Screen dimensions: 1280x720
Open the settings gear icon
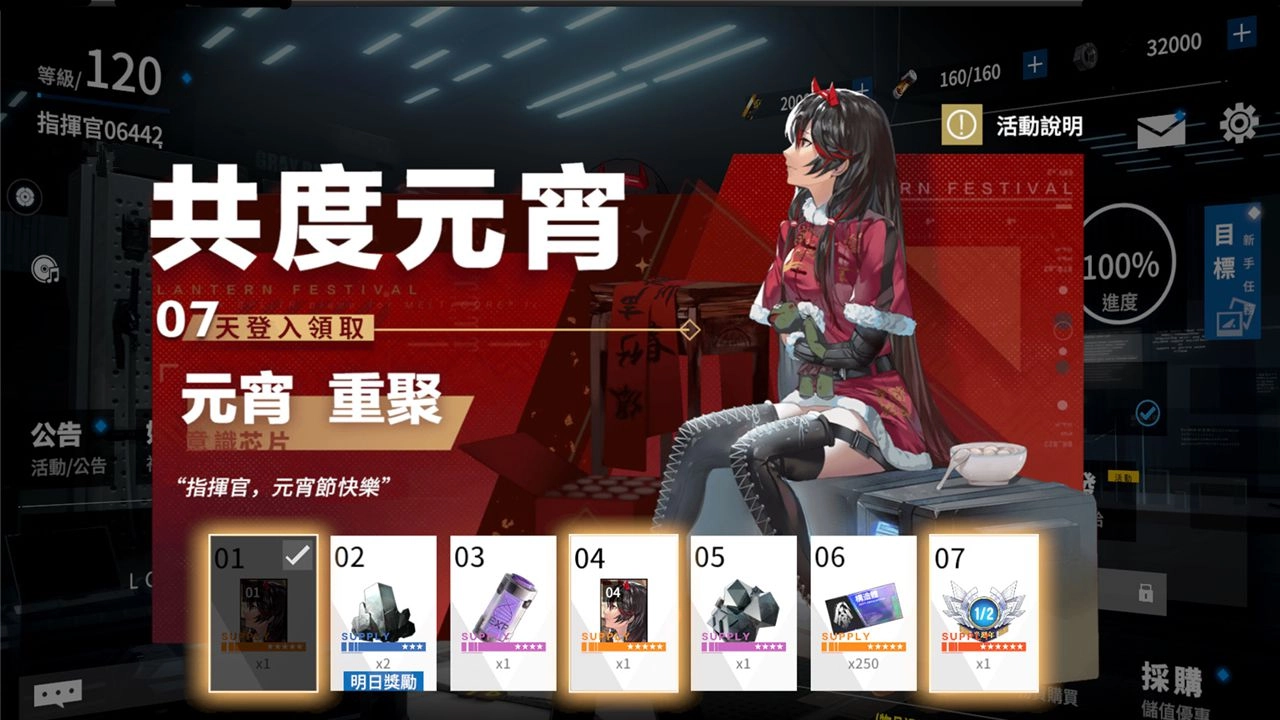tap(1238, 122)
